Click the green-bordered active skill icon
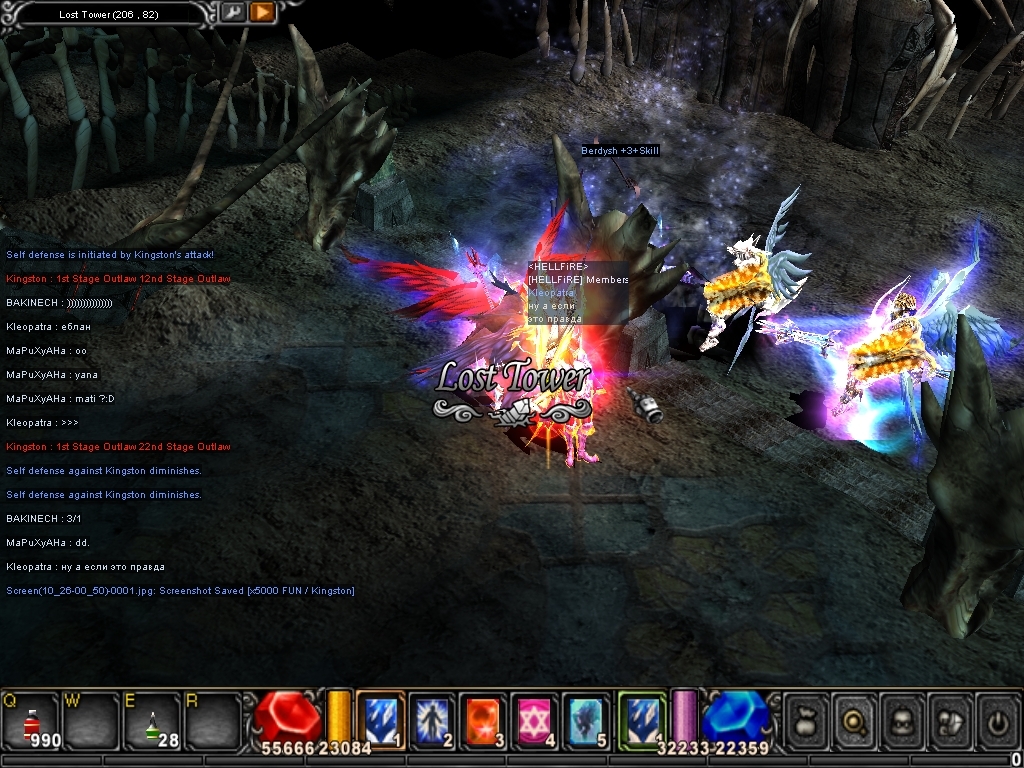Screen dimensions: 1024x768 coord(641,719)
